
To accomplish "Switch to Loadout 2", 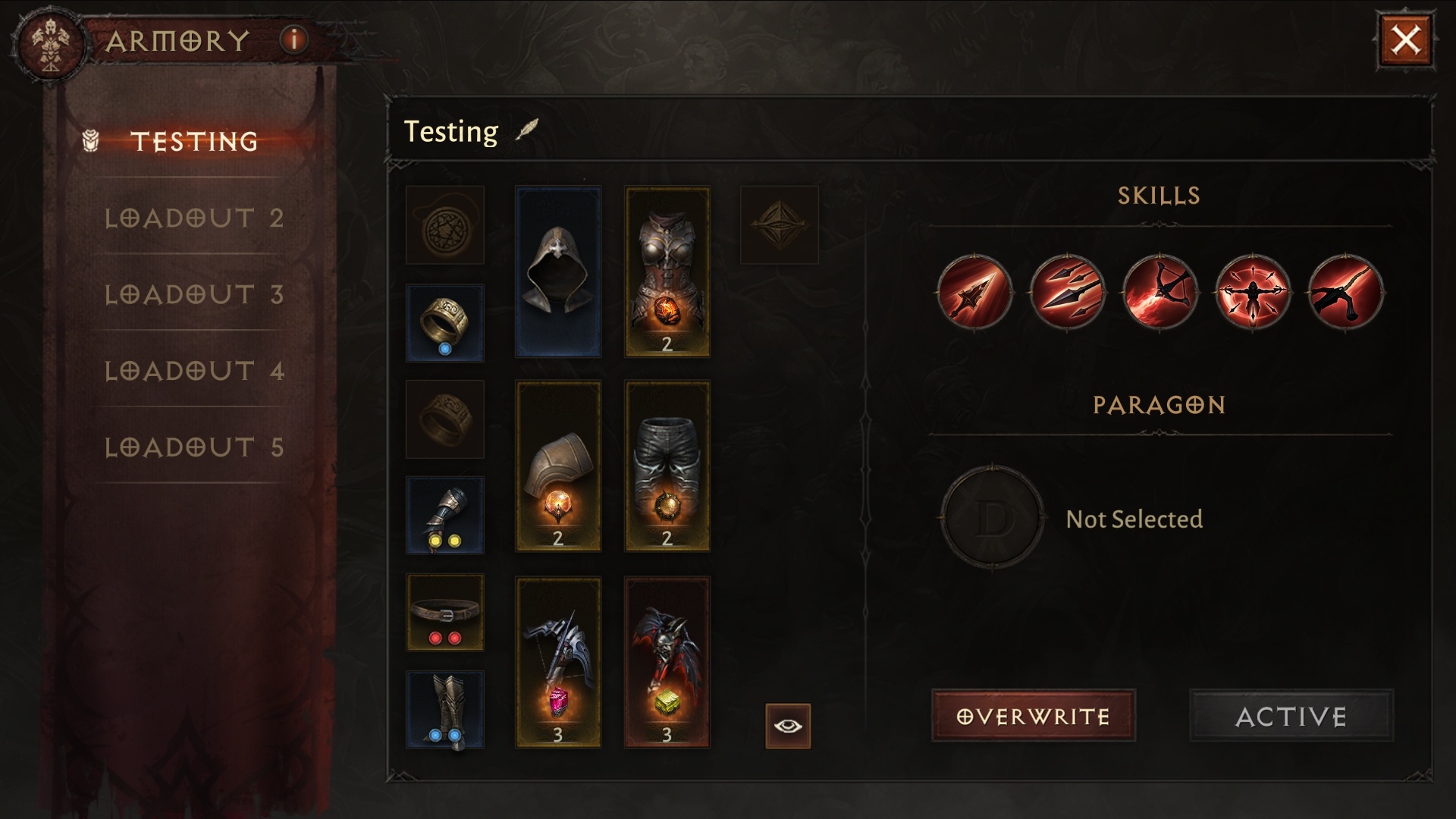I will point(194,218).
